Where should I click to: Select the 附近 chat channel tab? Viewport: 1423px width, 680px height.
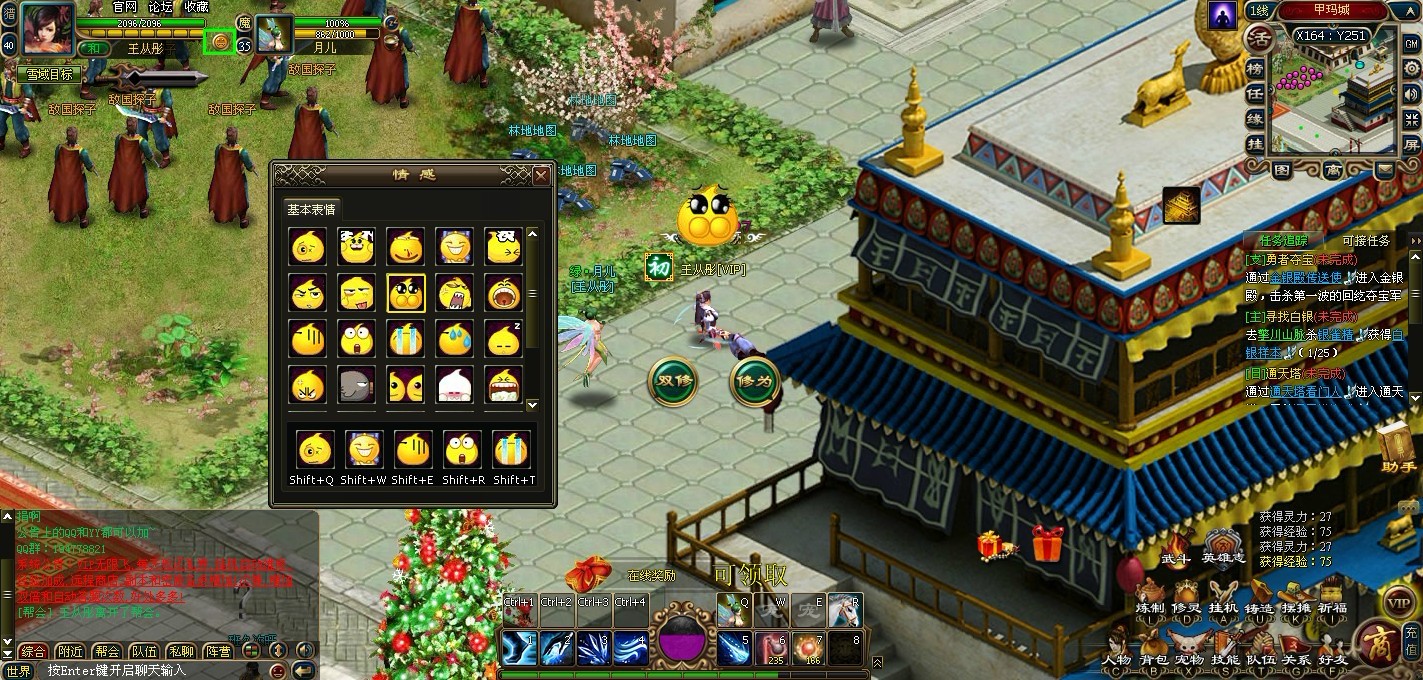pyautogui.click(x=70, y=651)
